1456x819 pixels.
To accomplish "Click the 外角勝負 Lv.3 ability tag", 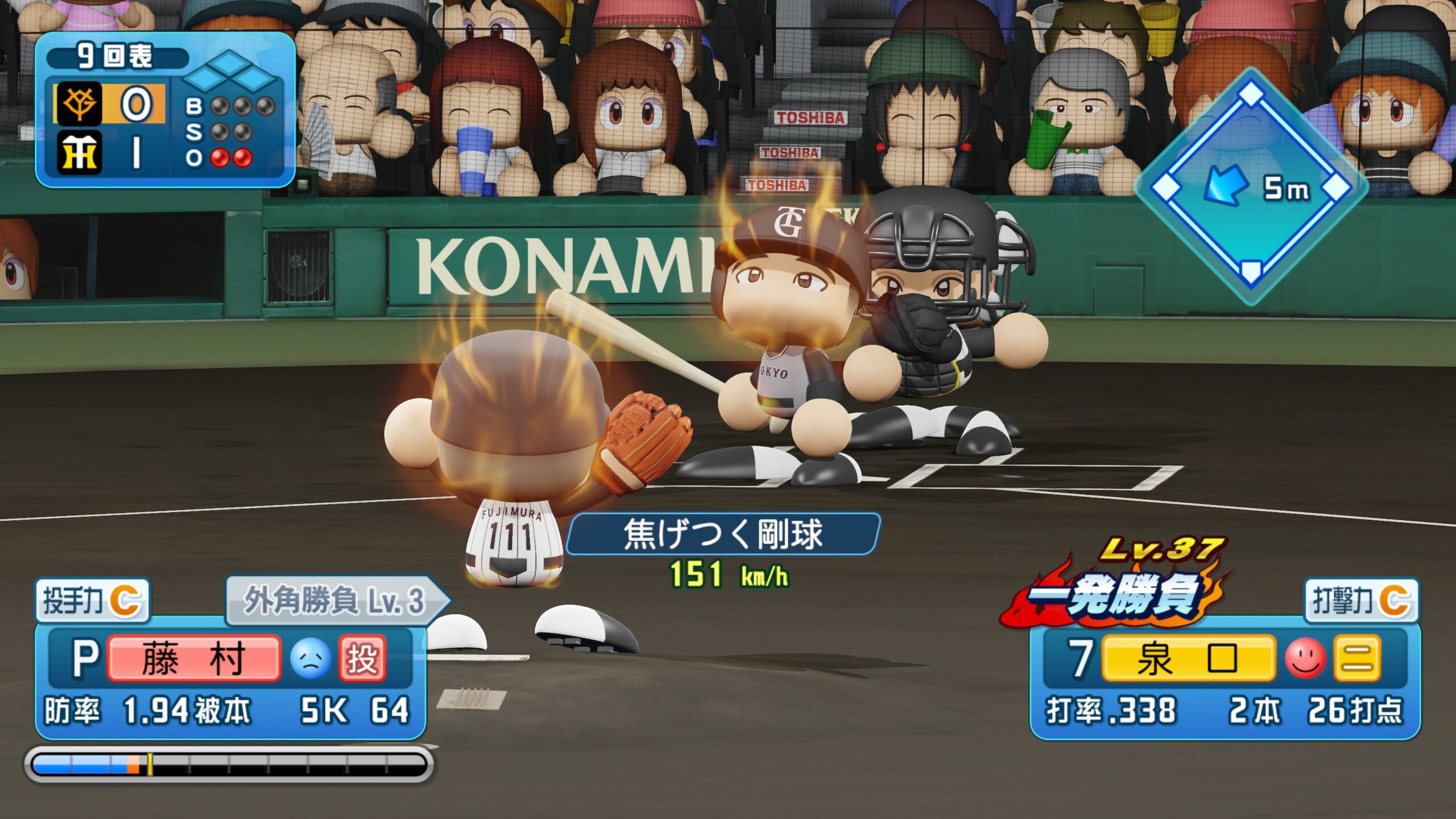I will (336, 601).
